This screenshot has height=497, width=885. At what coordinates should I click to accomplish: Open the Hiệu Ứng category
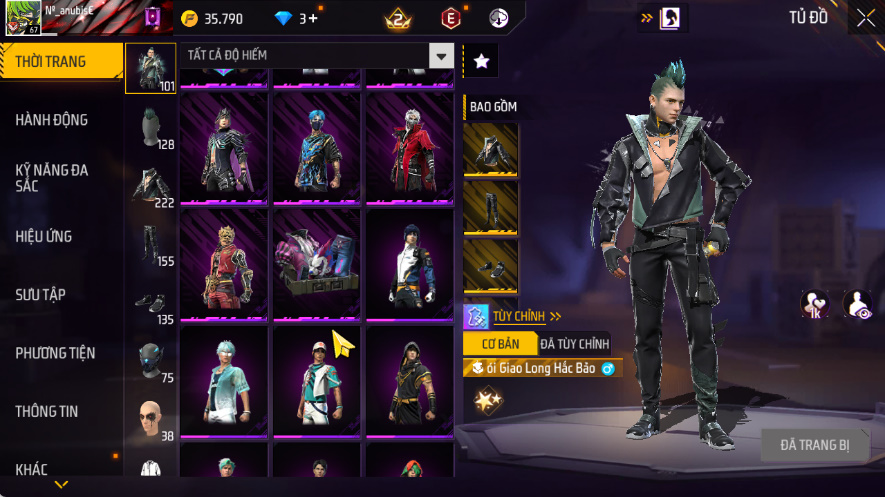[x=44, y=237]
